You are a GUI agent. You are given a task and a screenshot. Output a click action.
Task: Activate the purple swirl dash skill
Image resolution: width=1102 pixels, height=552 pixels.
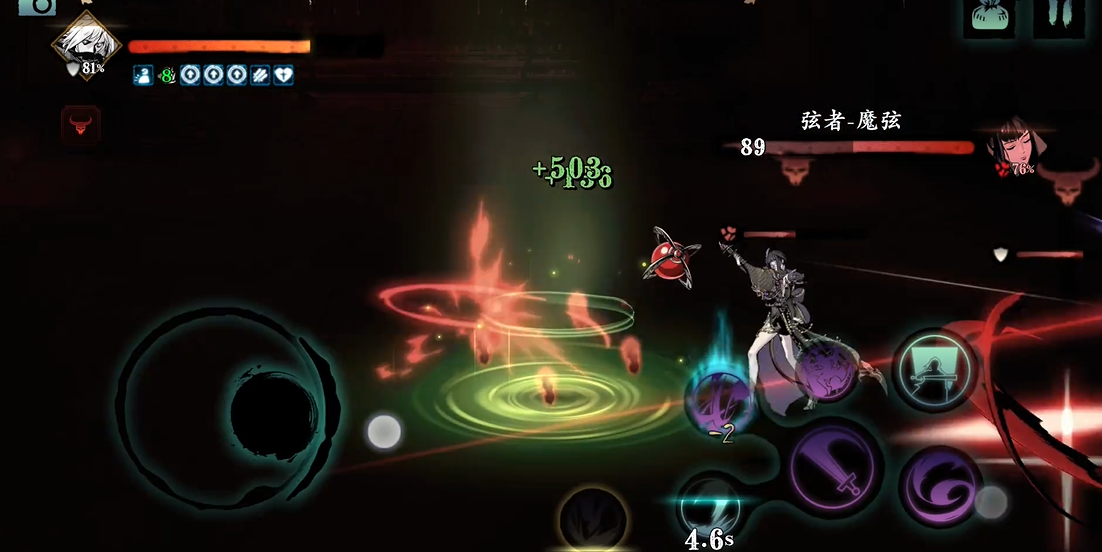point(938,487)
